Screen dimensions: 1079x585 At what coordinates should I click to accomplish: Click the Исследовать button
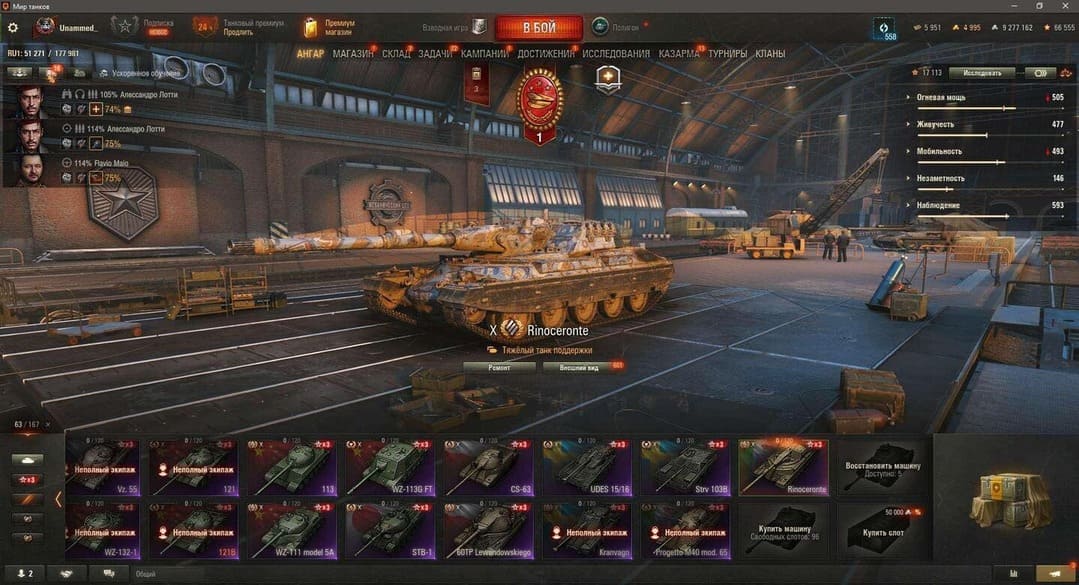click(x=981, y=73)
